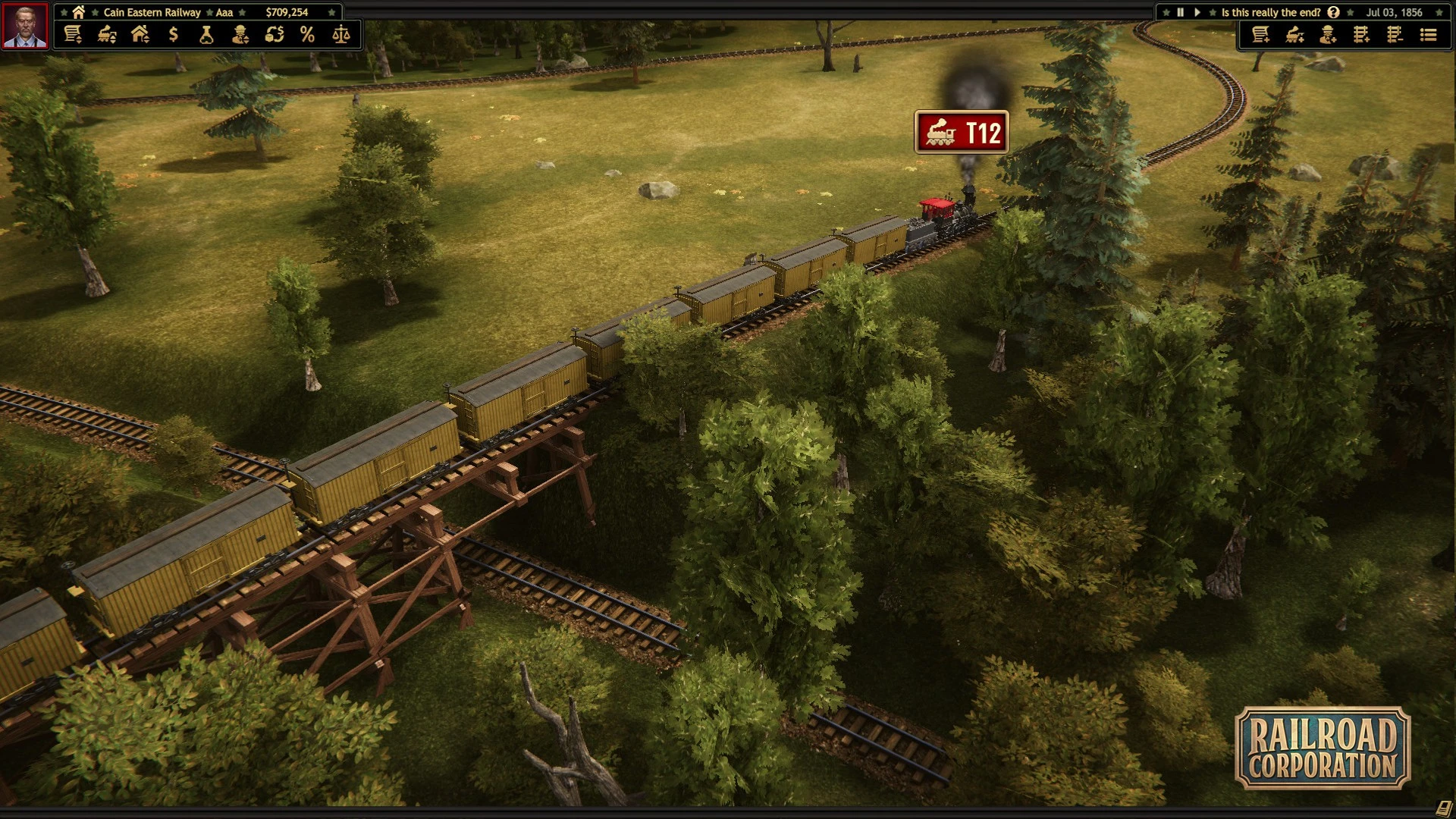Open the goods trading cycle icon
The image size is (1456, 819).
(x=275, y=35)
